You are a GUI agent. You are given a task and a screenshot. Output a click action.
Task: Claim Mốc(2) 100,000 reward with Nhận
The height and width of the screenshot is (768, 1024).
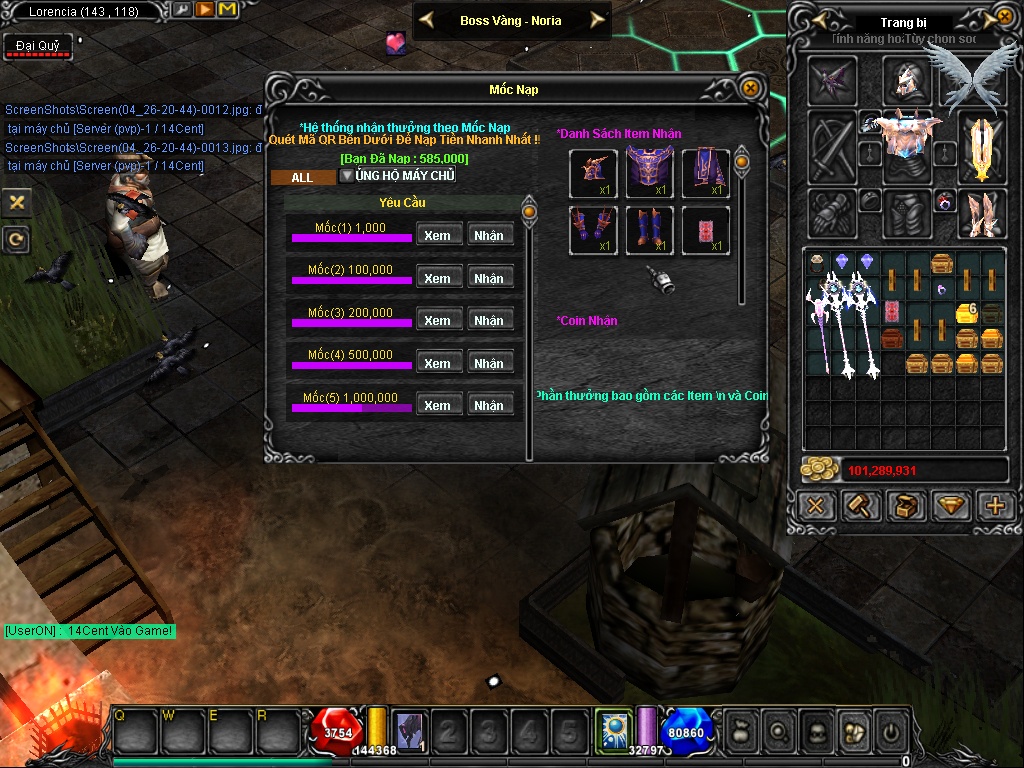[489, 278]
